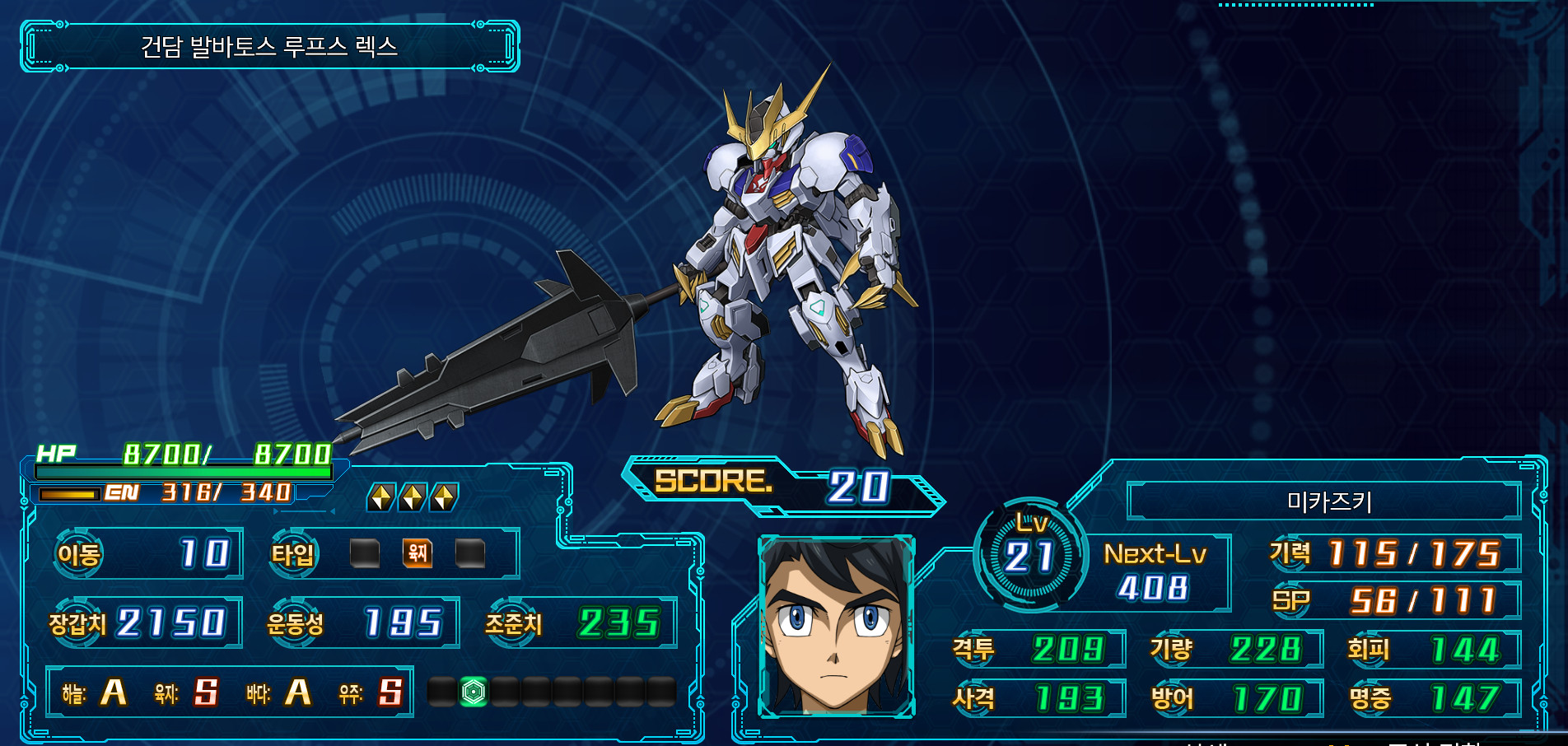The height and width of the screenshot is (746, 1568).
Task: Select the green equipped part slot
Action: [x=474, y=692]
